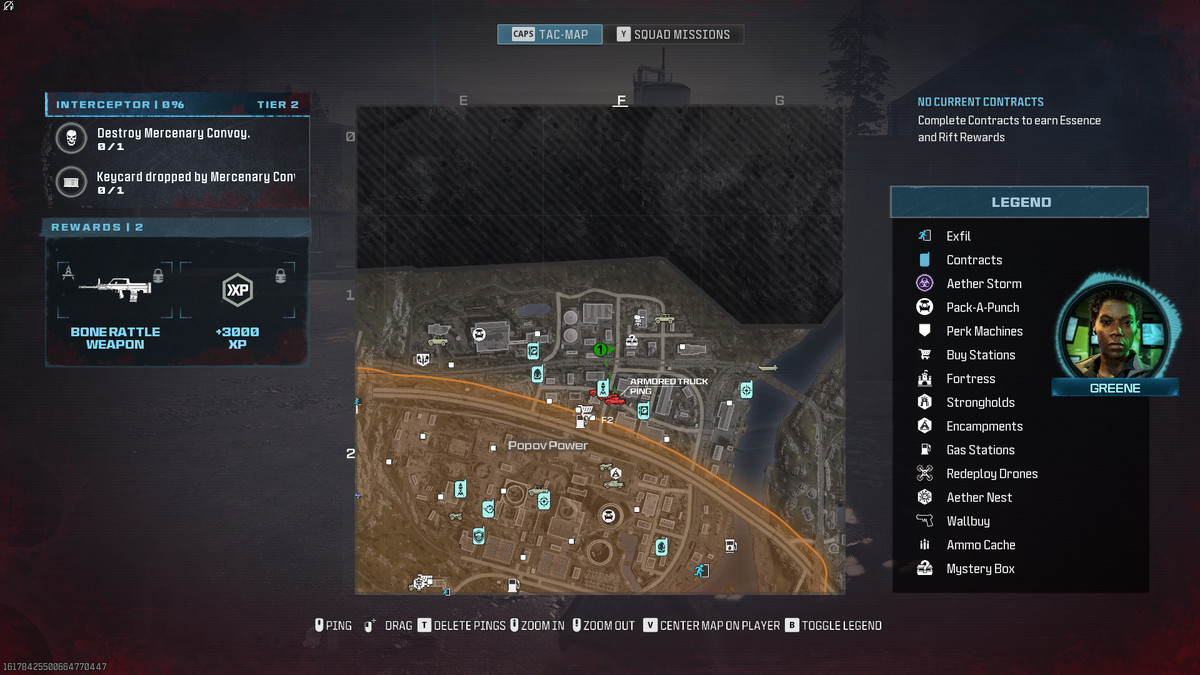The width and height of the screenshot is (1200, 675).
Task: Click the green player marker on the map
Action: [600, 350]
